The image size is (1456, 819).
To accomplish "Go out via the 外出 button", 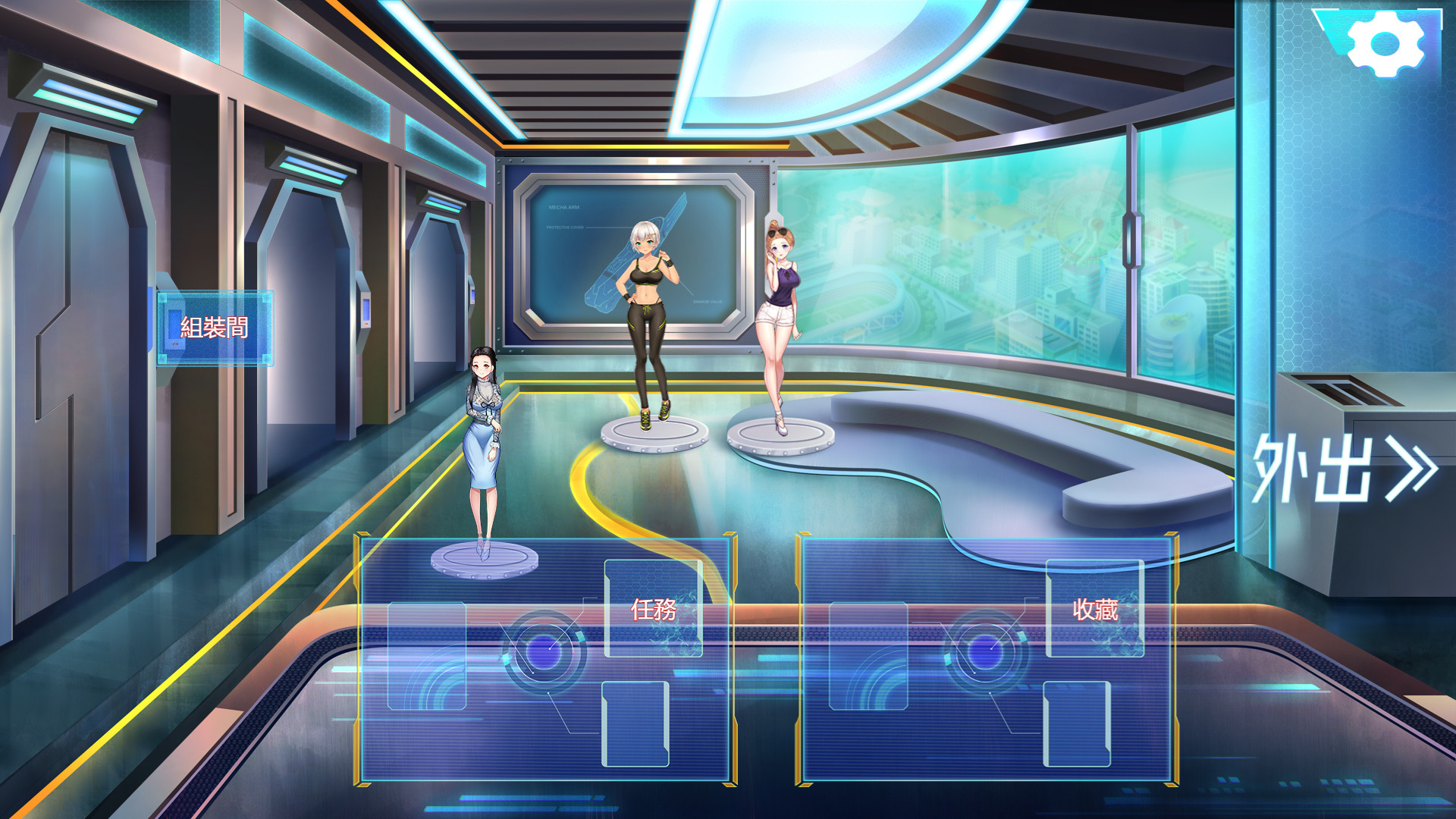I will (x=1344, y=469).
